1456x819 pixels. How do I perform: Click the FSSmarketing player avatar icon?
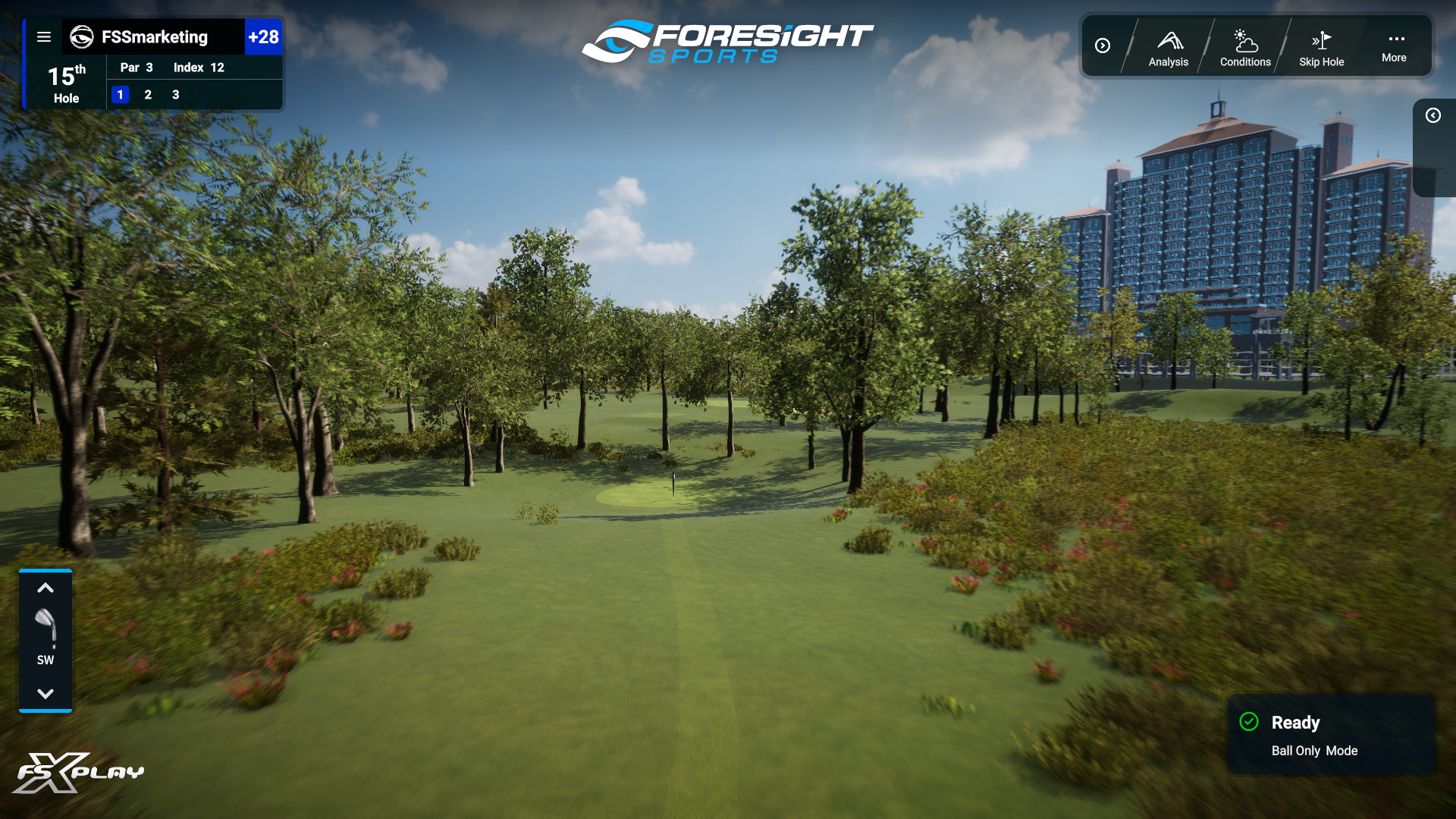tap(82, 36)
